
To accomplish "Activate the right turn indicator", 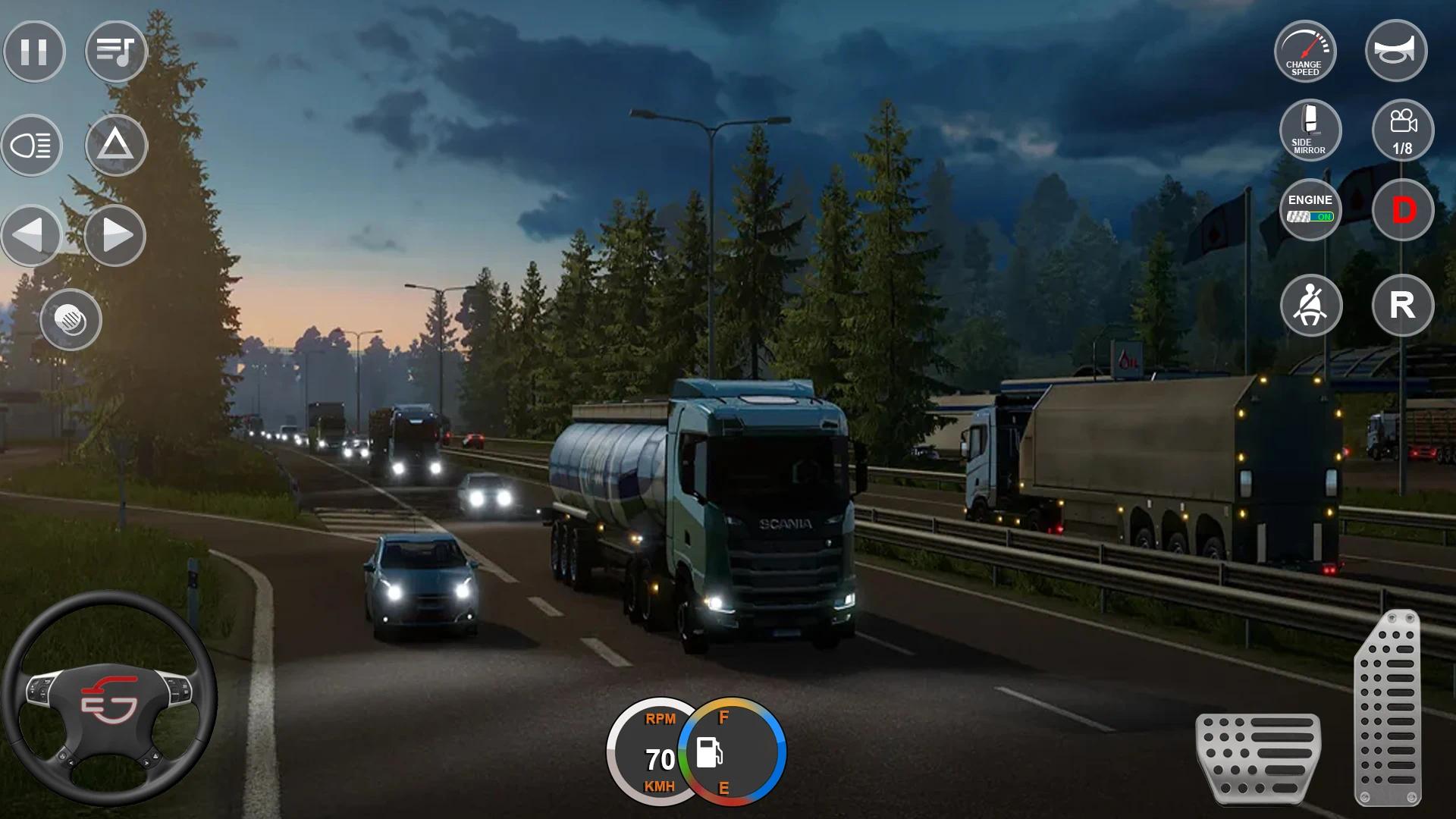I will point(115,235).
